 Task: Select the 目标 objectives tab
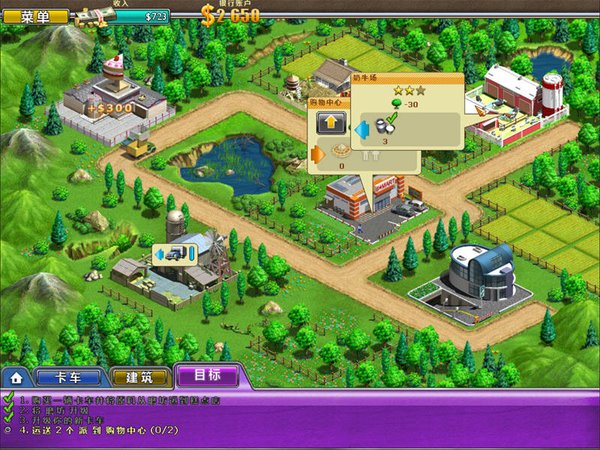coord(212,376)
